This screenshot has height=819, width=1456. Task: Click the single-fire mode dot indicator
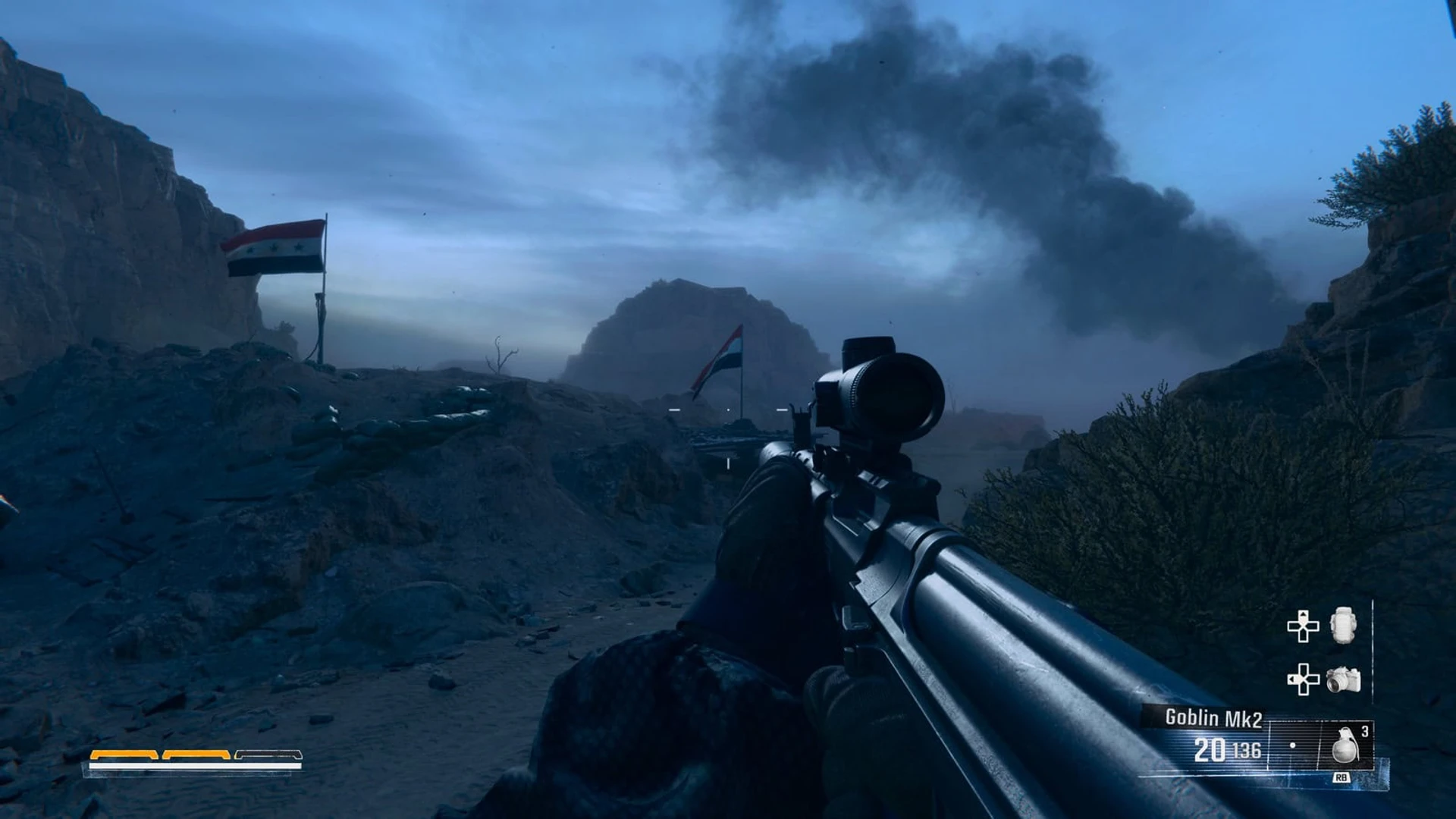pyautogui.click(x=1293, y=745)
